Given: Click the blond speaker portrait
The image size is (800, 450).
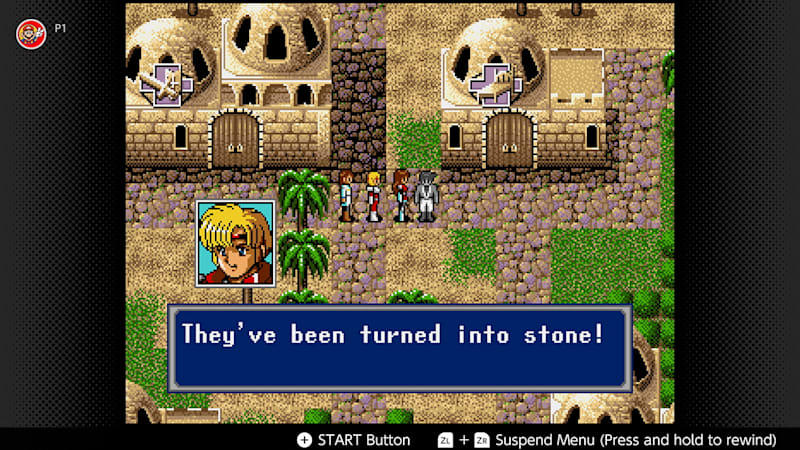Looking at the screenshot, I should click(x=235, y=243).
